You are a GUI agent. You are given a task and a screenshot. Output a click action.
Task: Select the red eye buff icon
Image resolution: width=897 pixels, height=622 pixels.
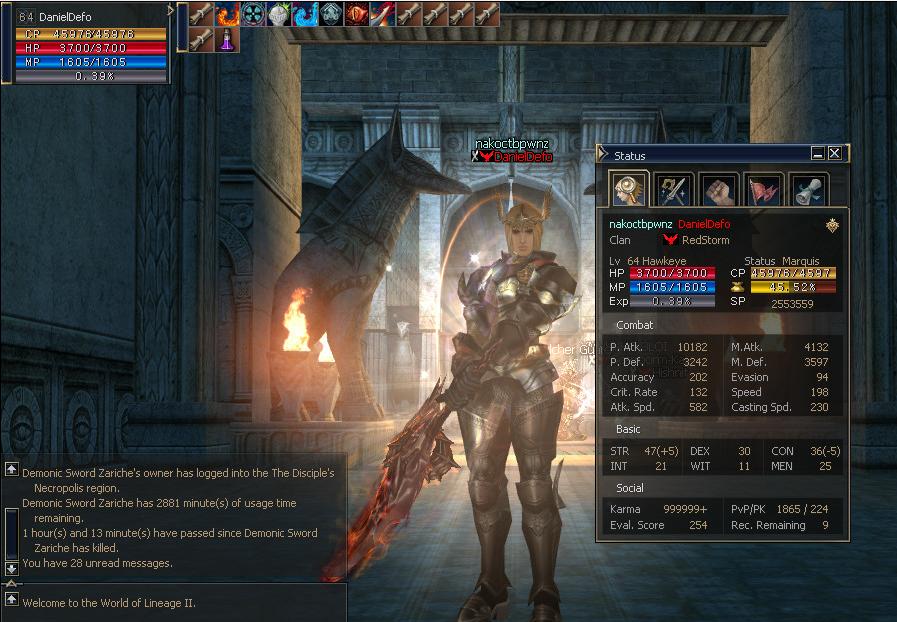click(x=358, y=14)
